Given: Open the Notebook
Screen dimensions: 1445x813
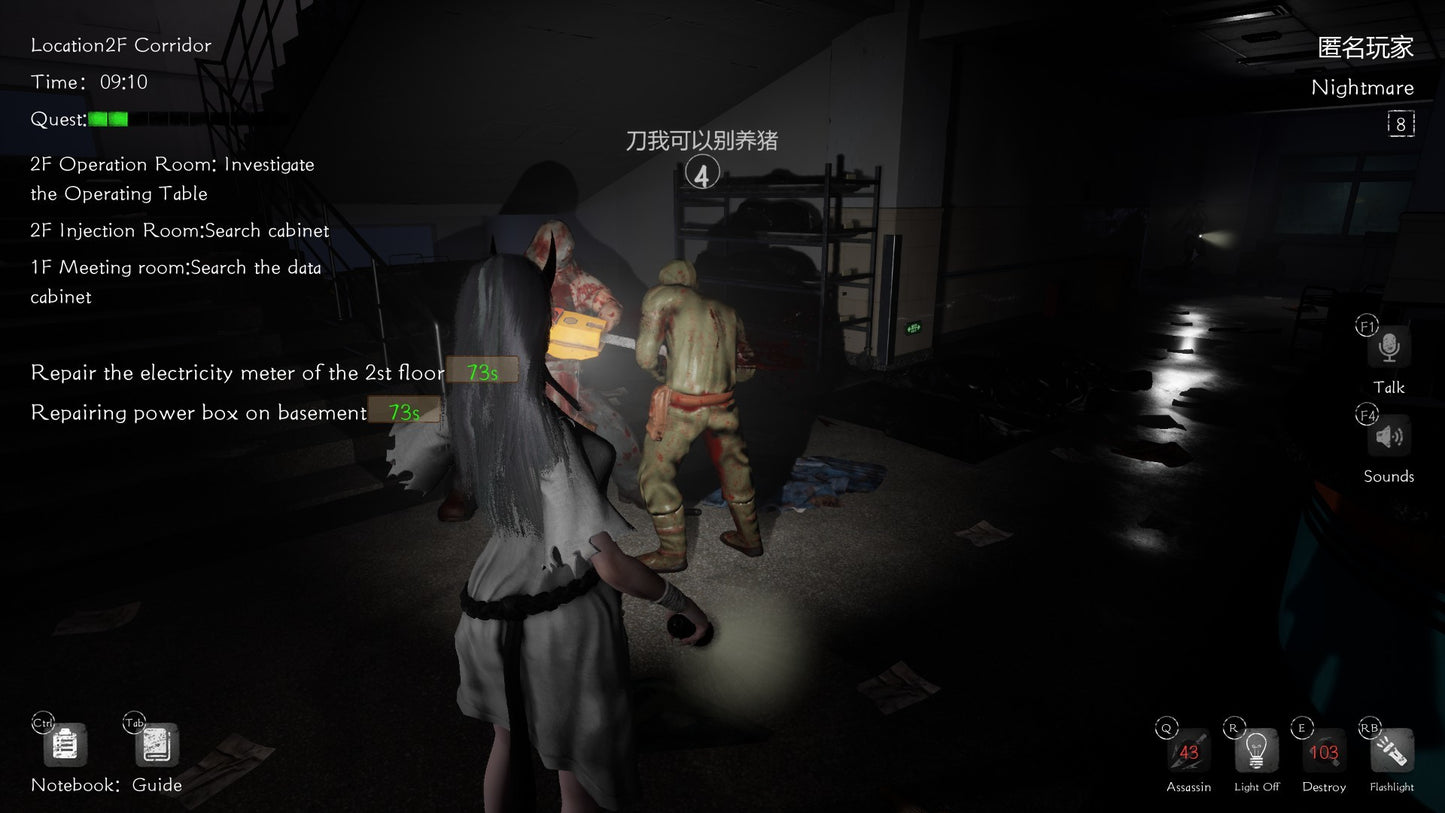Looking at the screenshot, I should (64, 744).
